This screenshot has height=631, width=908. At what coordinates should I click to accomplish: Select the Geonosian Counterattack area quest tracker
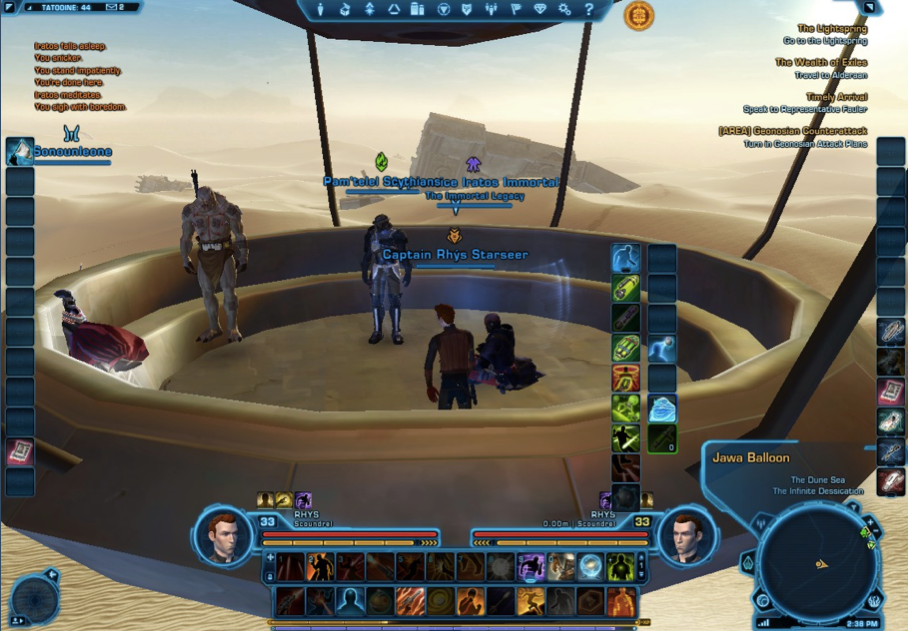[x=792, y=132]
